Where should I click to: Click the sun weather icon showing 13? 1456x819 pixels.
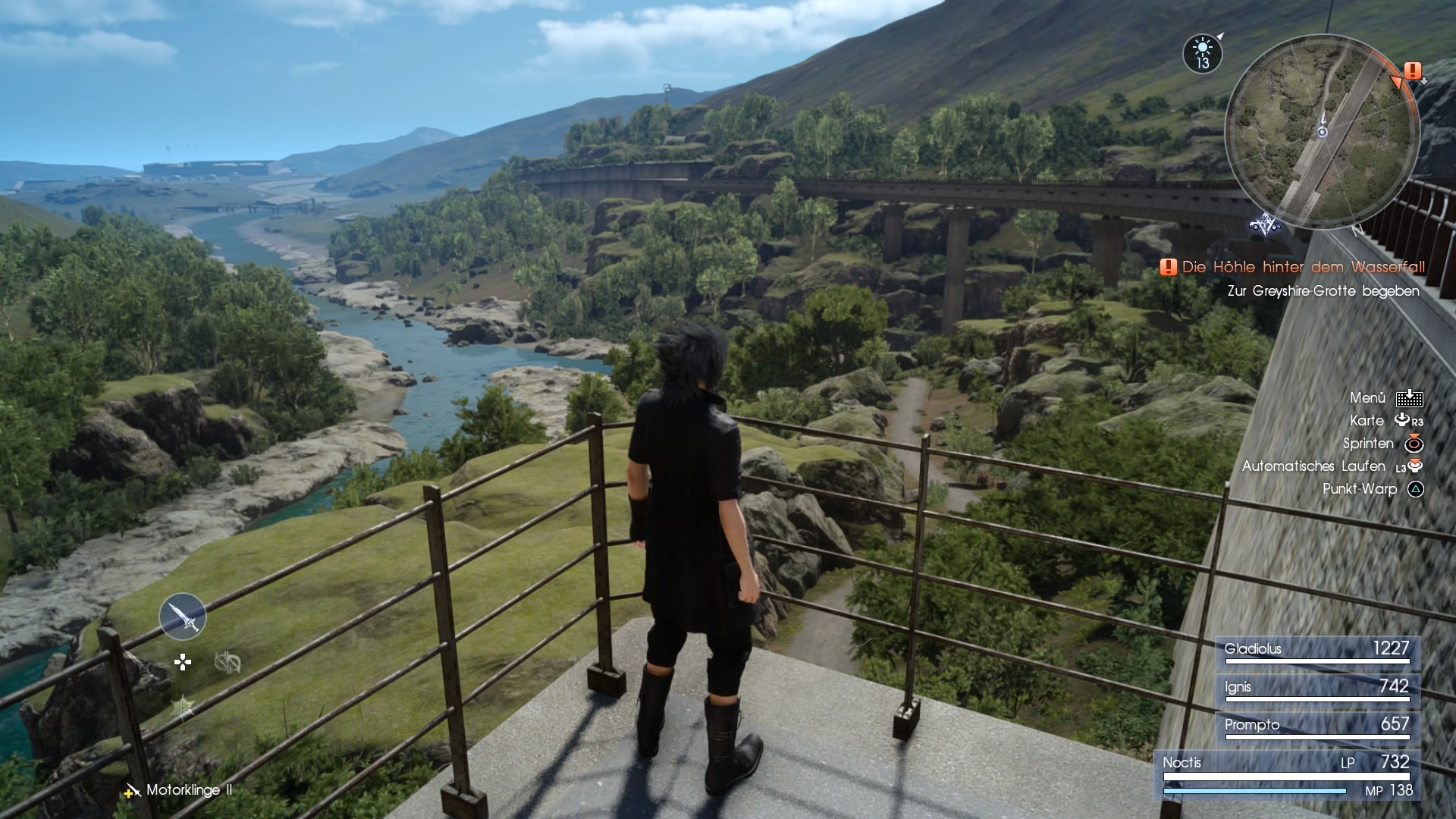click(1202, 54)
